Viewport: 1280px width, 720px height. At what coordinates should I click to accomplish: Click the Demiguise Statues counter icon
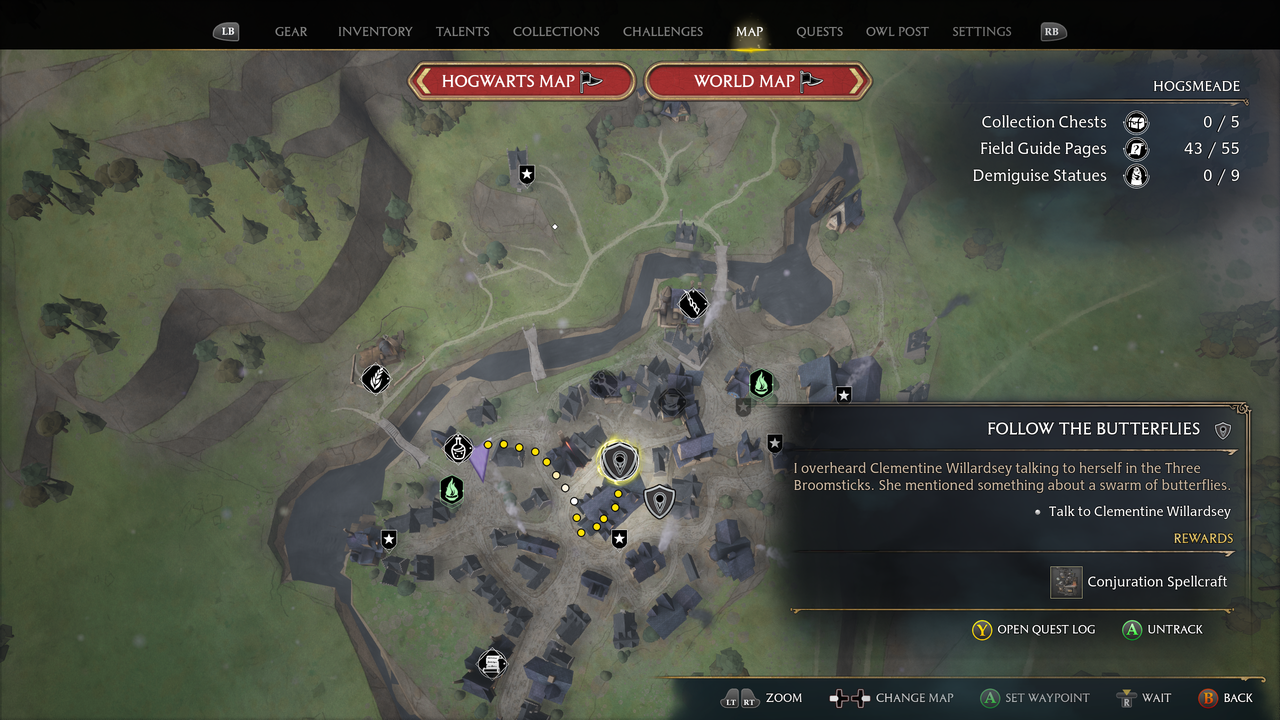(x=1136, y=176)
